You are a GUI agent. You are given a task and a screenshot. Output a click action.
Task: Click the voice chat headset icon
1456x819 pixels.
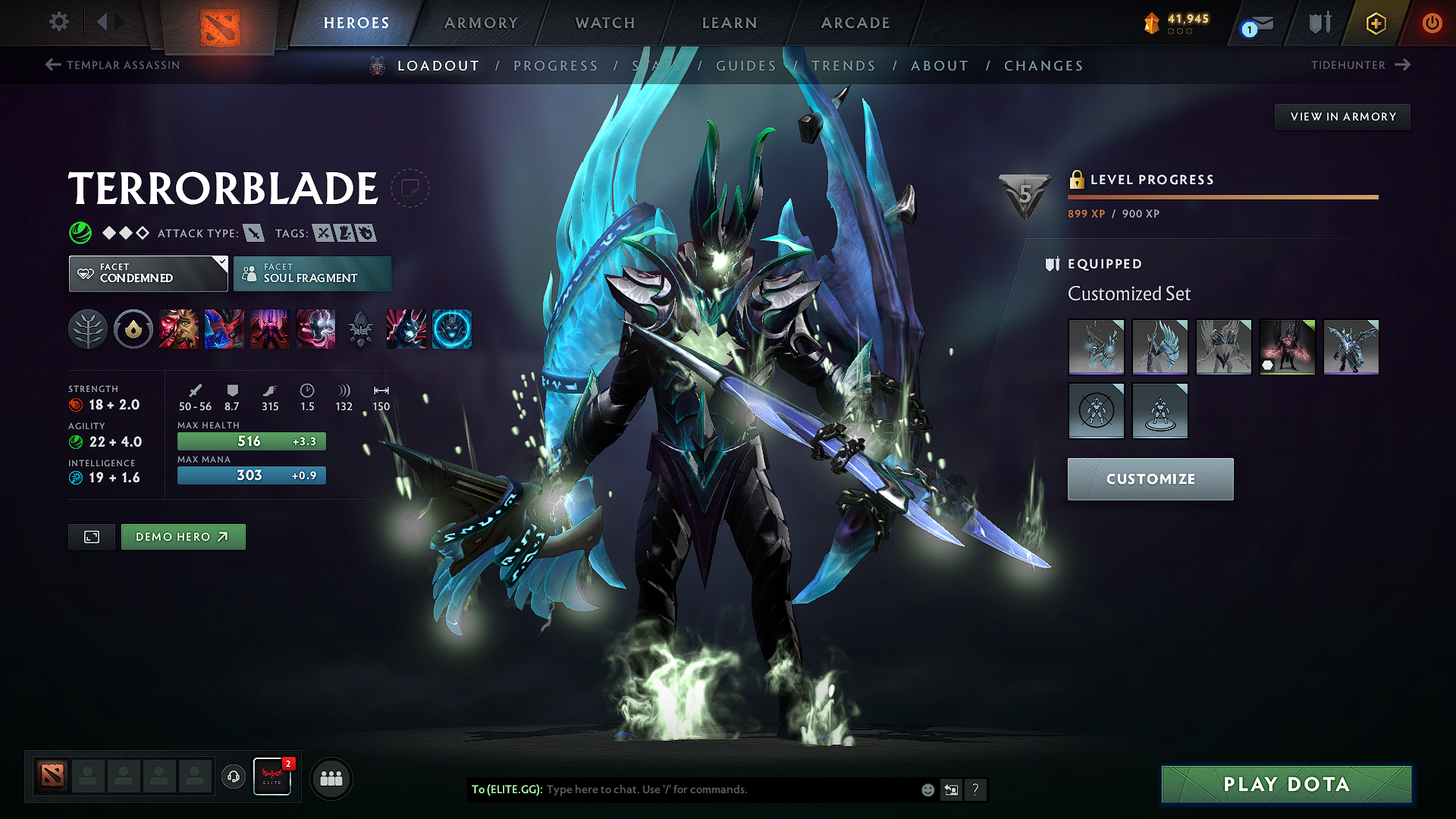pyautogui.click(x=233, y=777)
